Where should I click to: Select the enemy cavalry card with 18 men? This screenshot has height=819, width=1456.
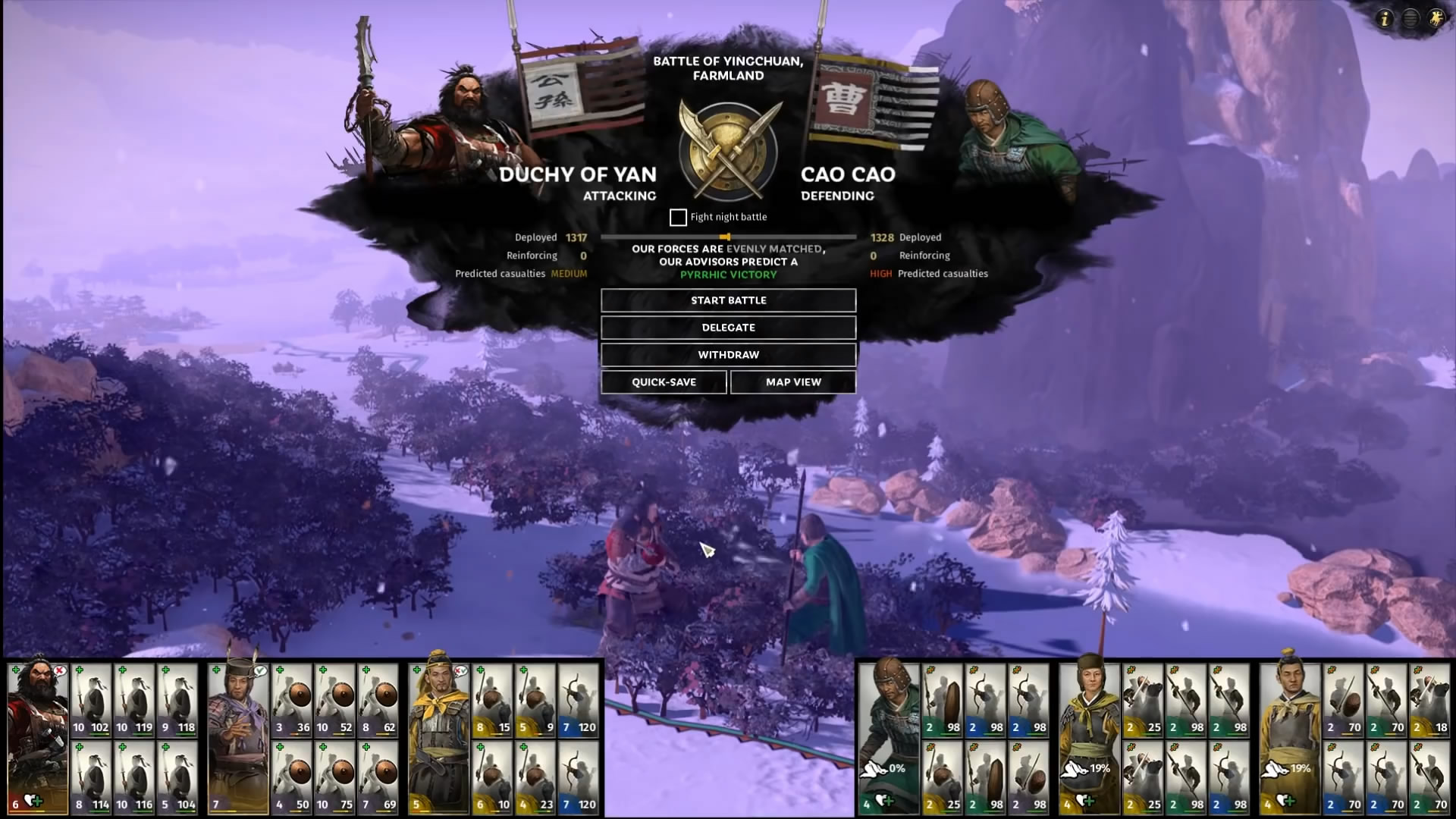coord(1429,699)
